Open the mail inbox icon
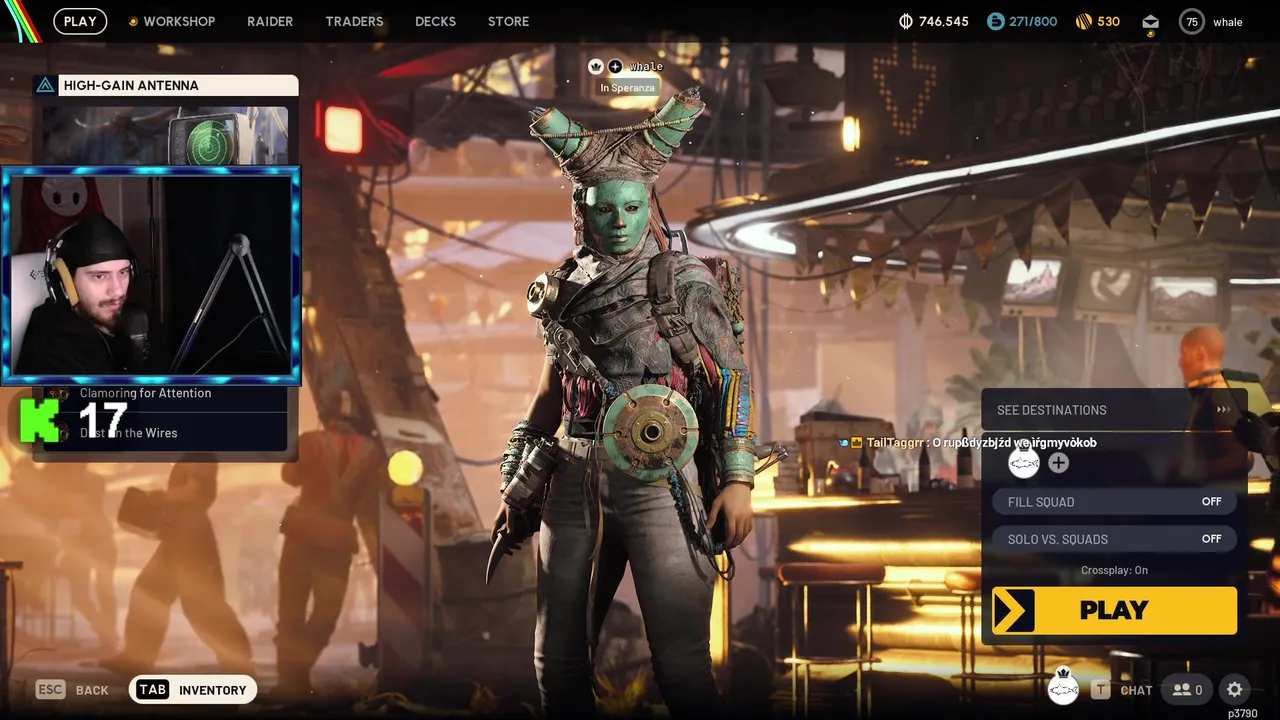The width and height of the screenshot is (1280, 720). [1150, 21]
